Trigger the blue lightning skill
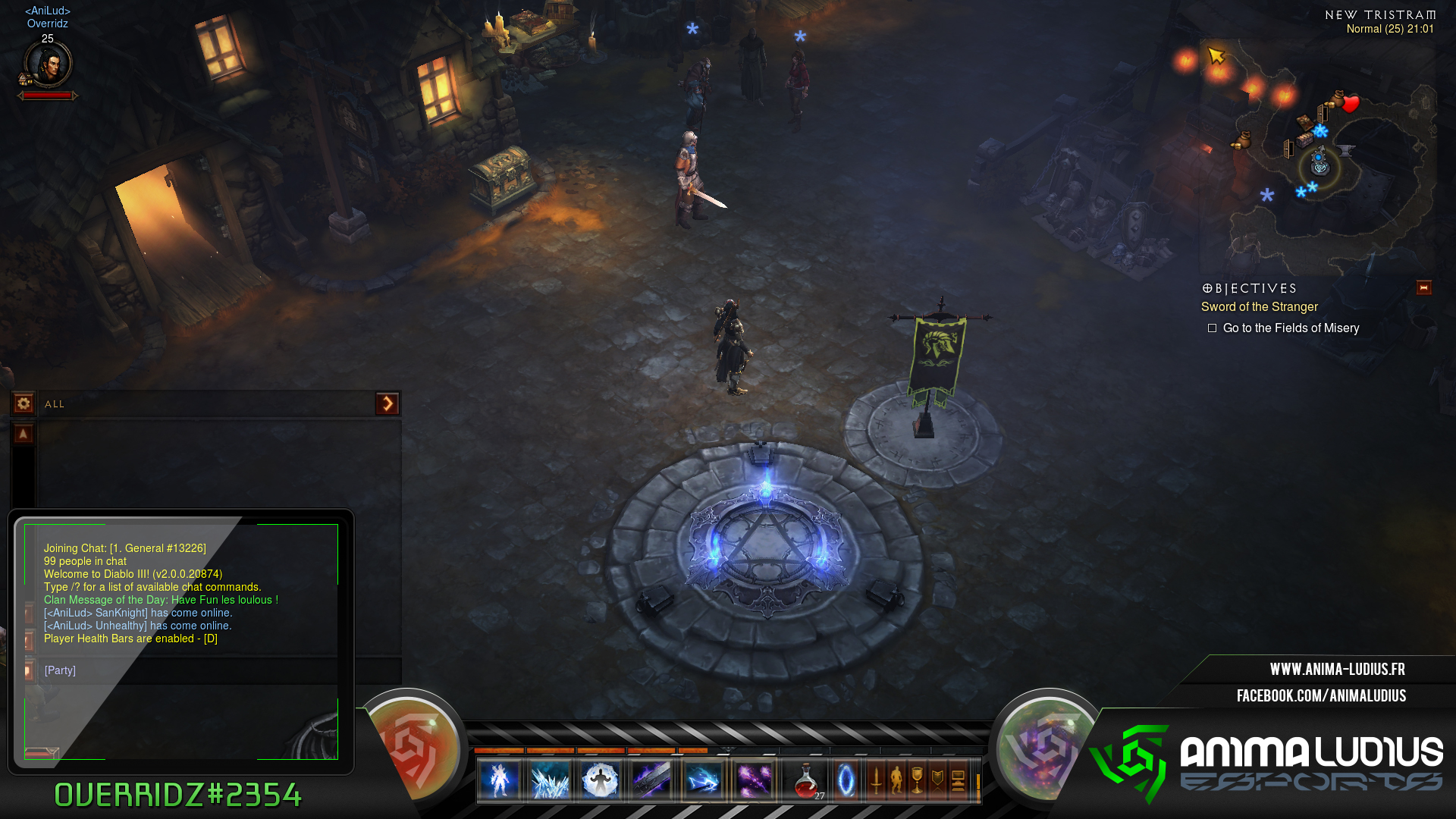The width and height of the screenshot is (1456, 819). [703, 780]
